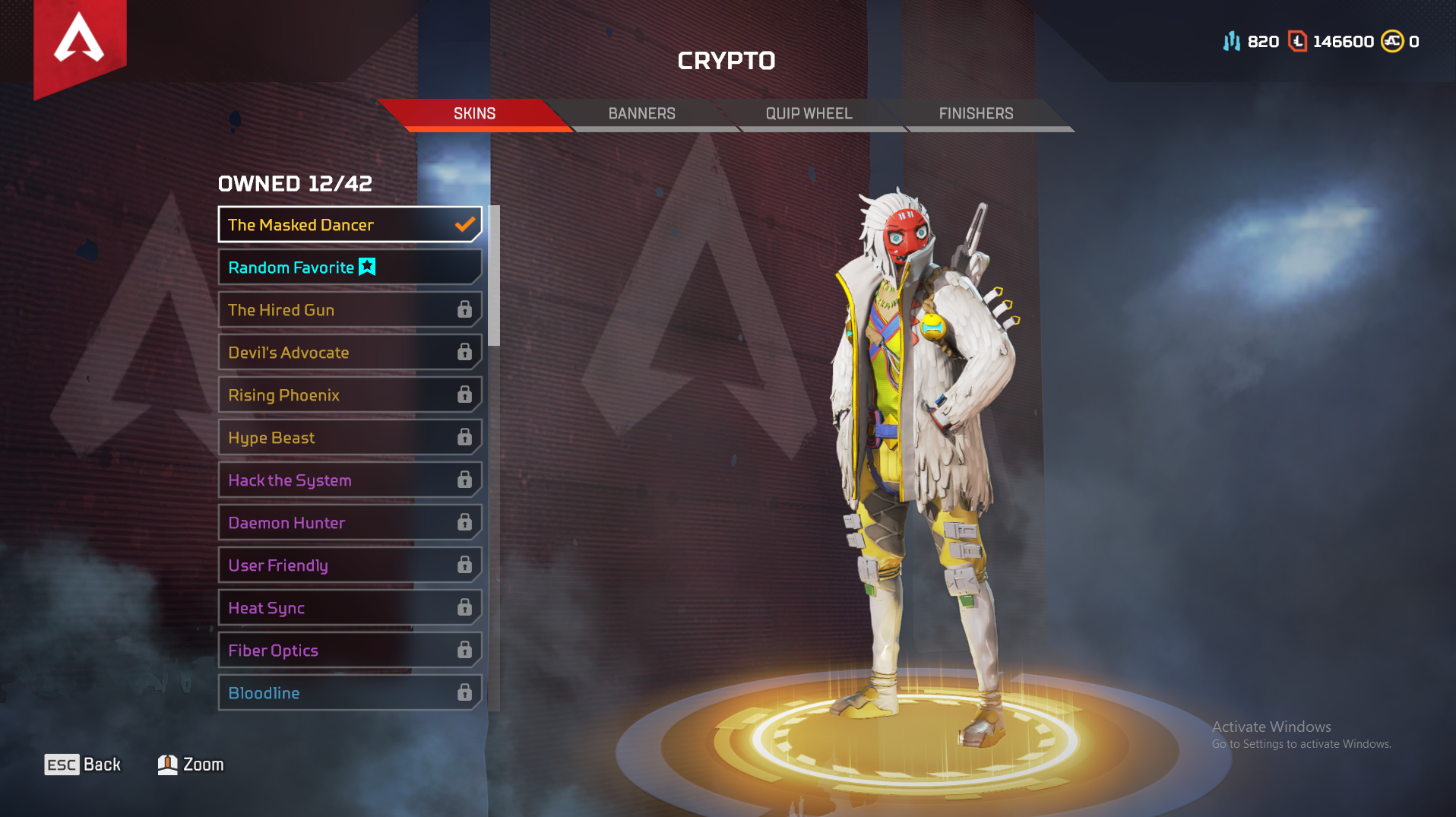
Task: Click the Legend Tokens currency icon
Action: [x=1297, y=41]
